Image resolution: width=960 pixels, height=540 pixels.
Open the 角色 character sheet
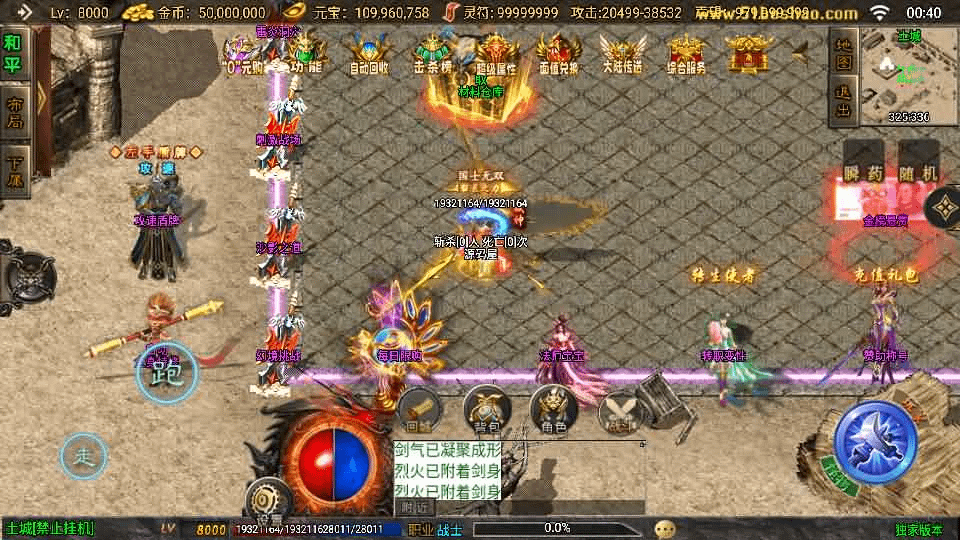(x=554, y=411)
